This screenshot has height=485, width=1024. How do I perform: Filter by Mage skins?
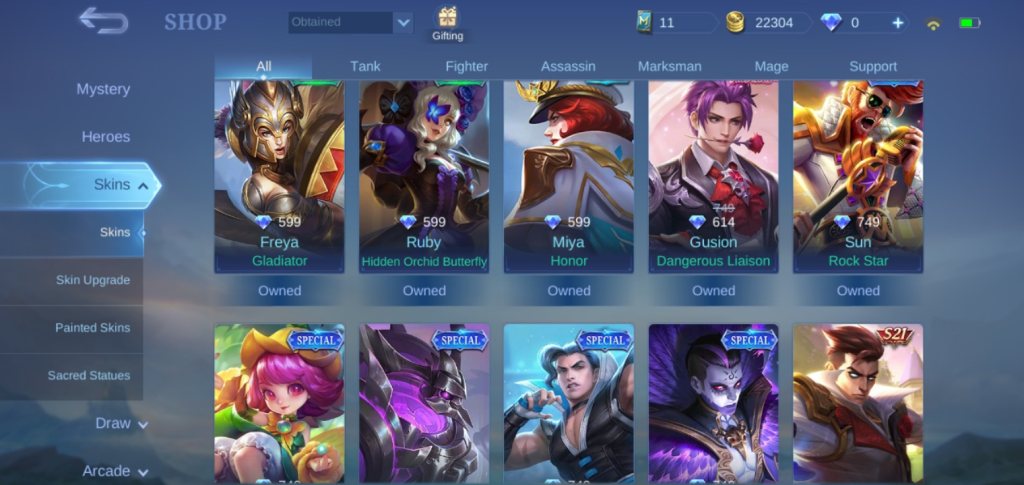(771, 66)
